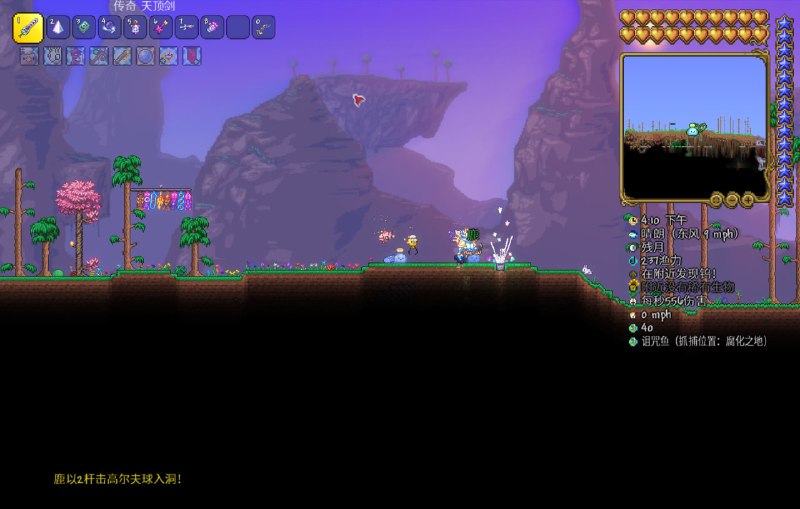Zoom in the minimap with plus button

pos(750,198)
